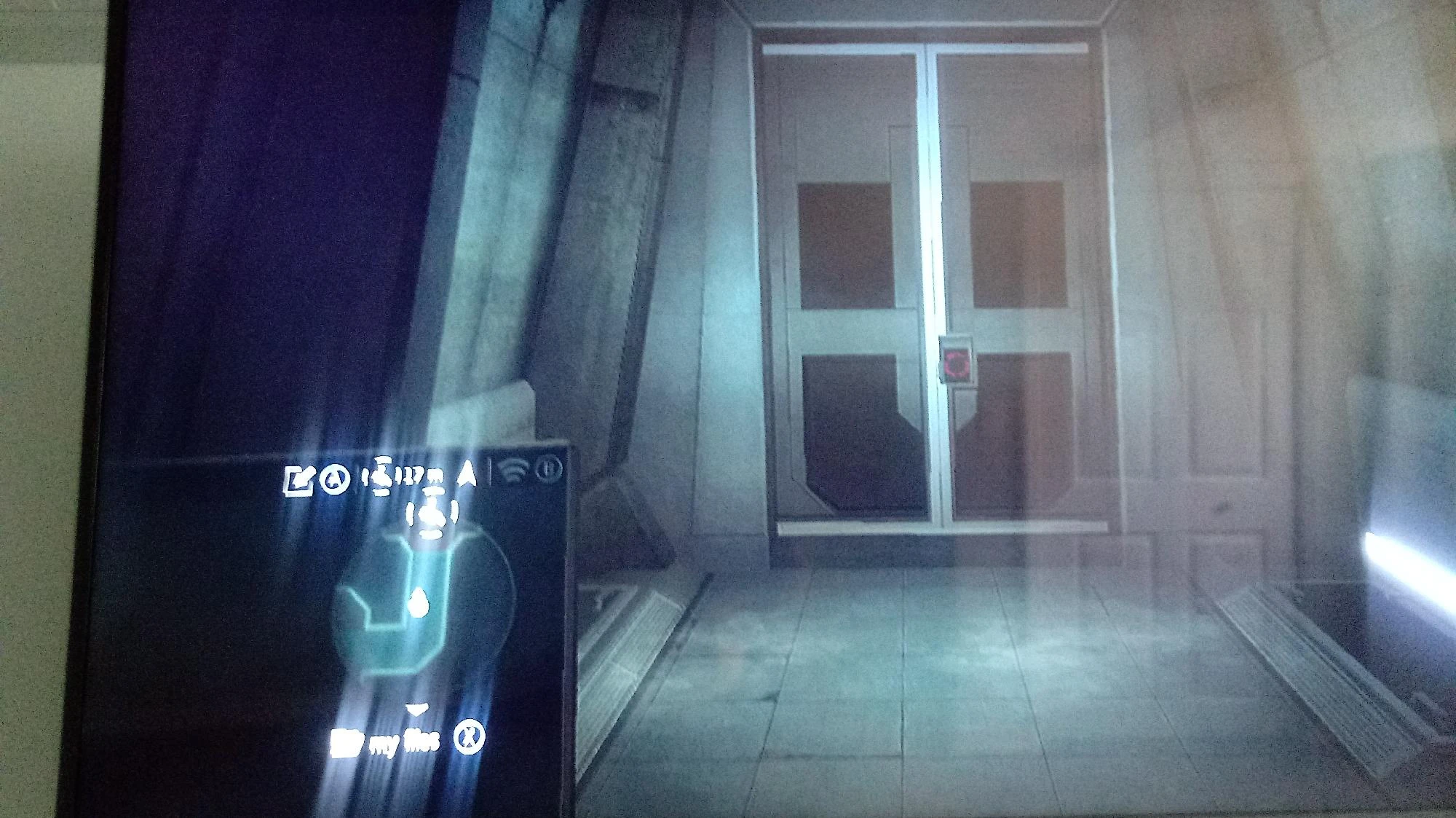The height and width of the screenshot is (818, 1456).
Task: Expand the minimap with the down chevron
Action: point(416,708)
